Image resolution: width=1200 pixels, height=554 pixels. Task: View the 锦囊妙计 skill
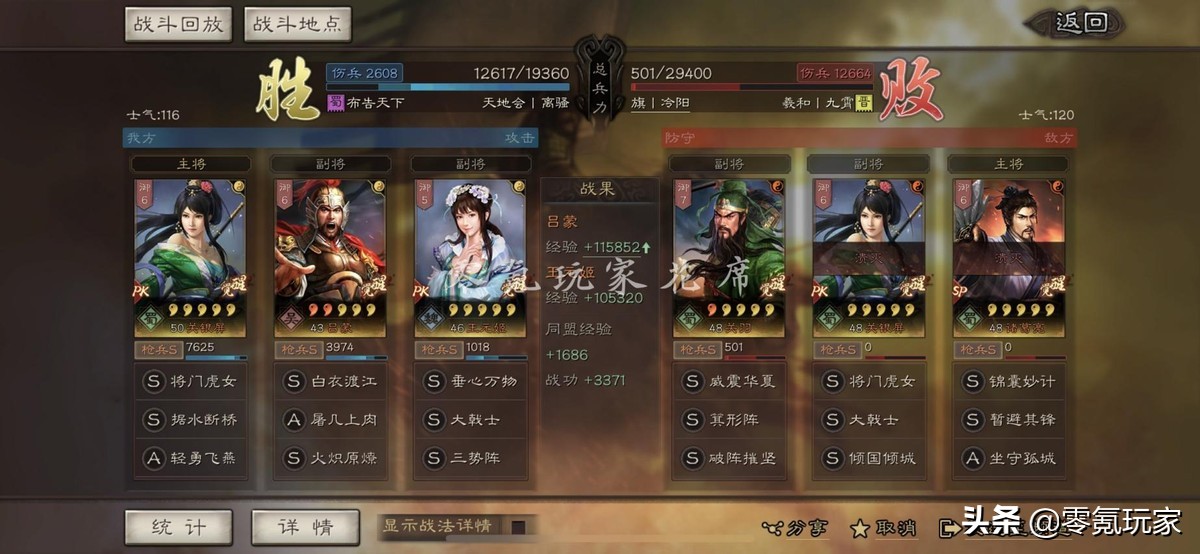pos(1009,381)
